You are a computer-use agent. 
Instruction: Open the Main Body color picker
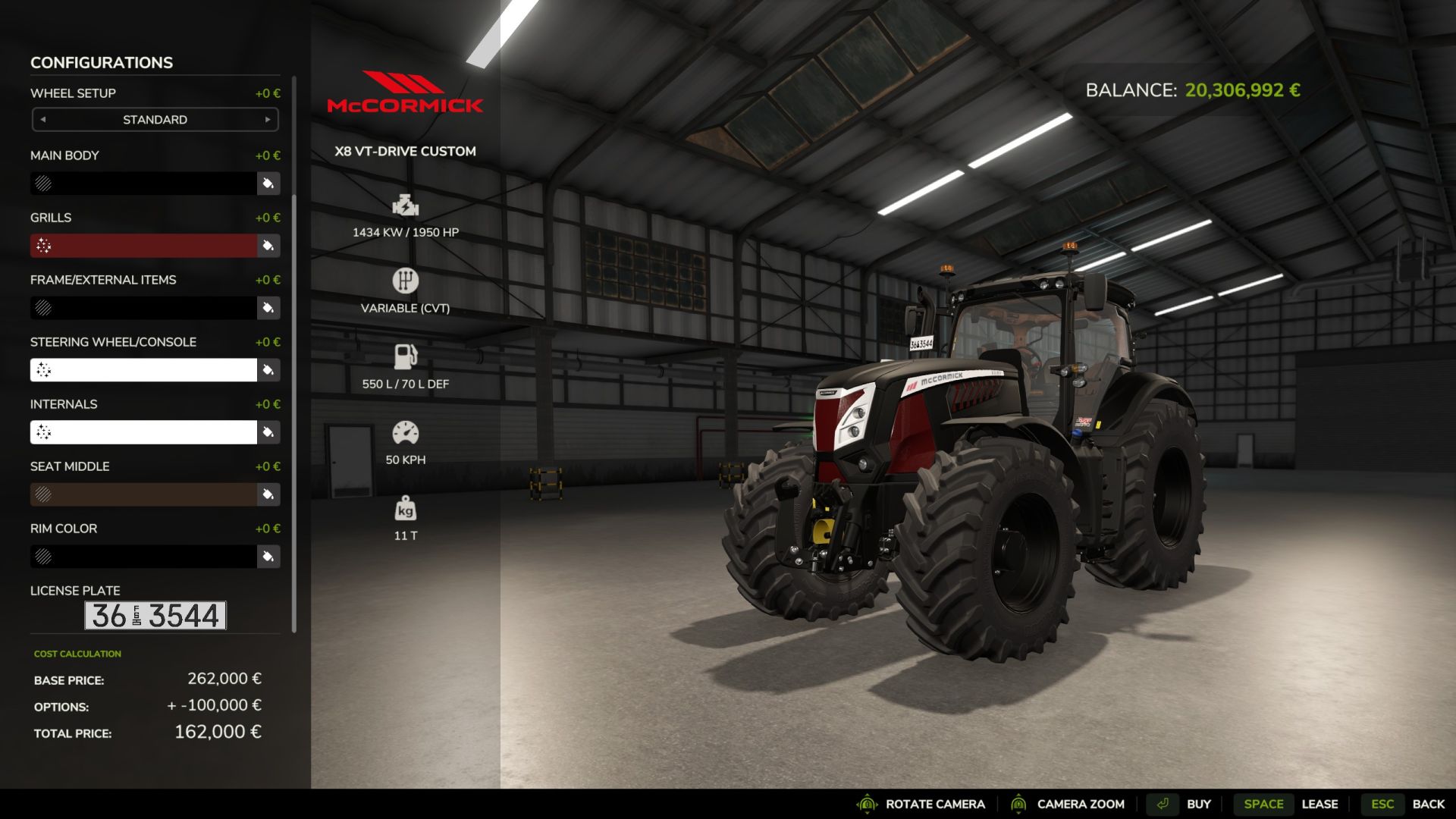pos(268,184)
